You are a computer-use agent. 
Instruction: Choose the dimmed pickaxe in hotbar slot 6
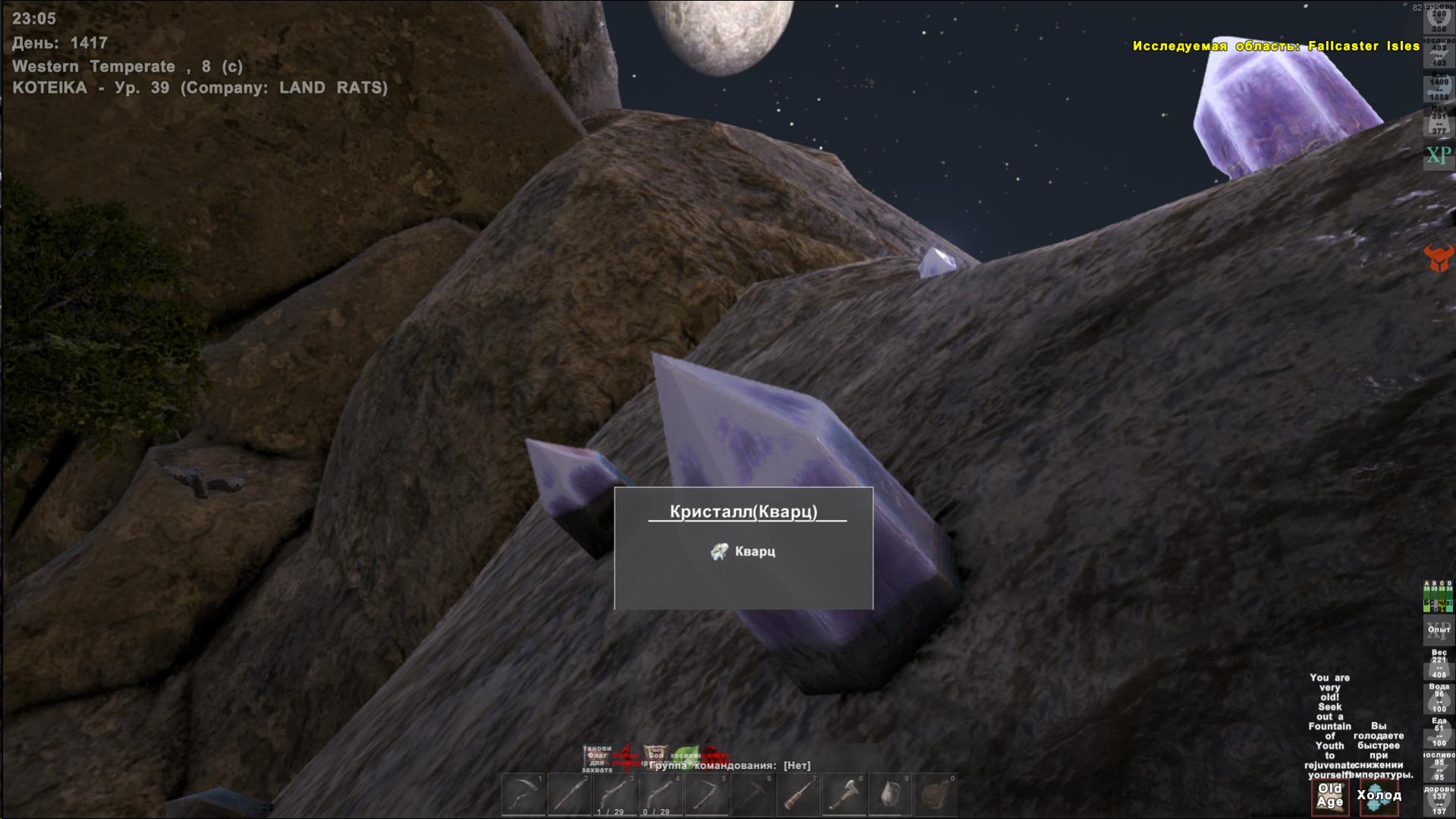752,795
